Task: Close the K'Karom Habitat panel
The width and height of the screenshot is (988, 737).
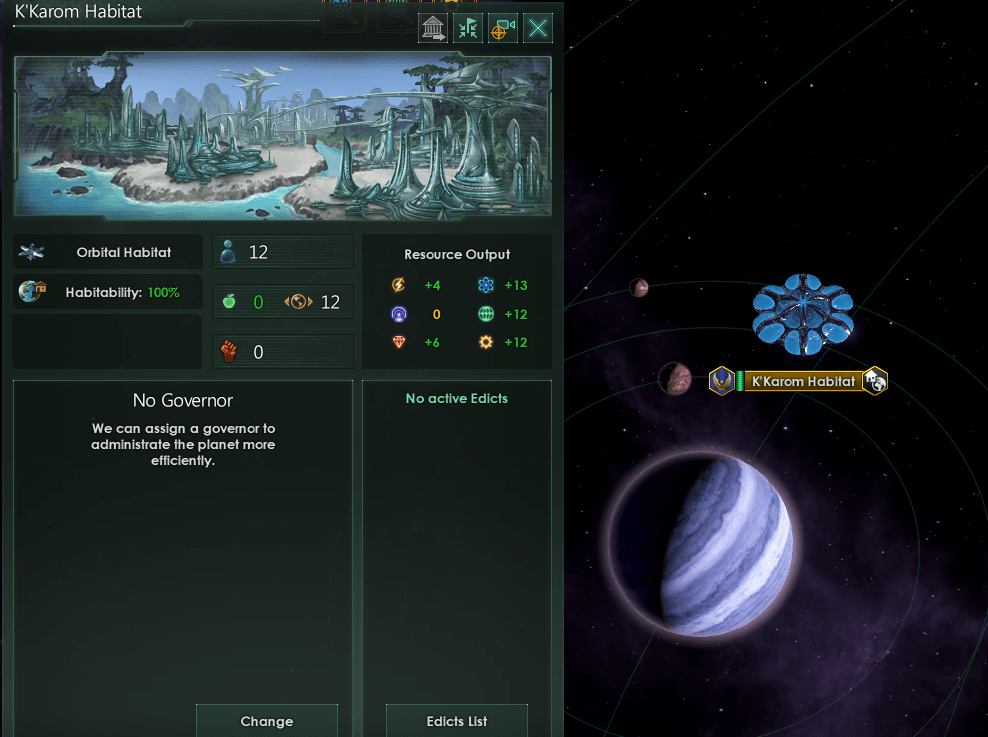Action: point(538,28)
